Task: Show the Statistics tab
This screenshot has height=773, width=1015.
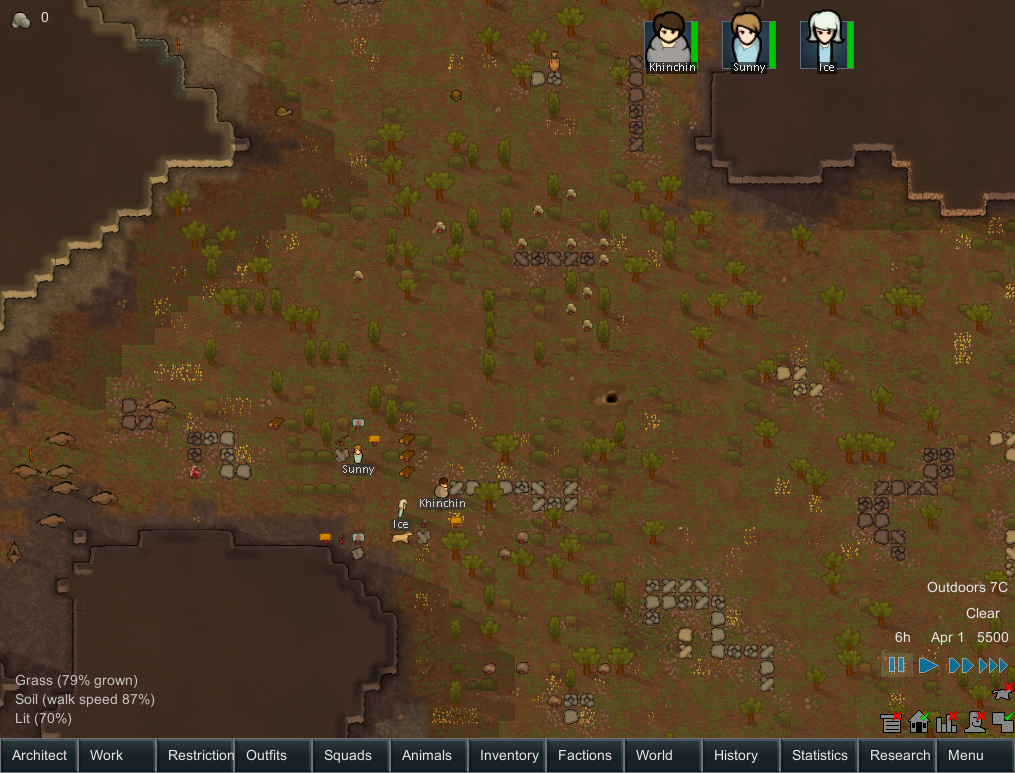Action: pos(819,756)
